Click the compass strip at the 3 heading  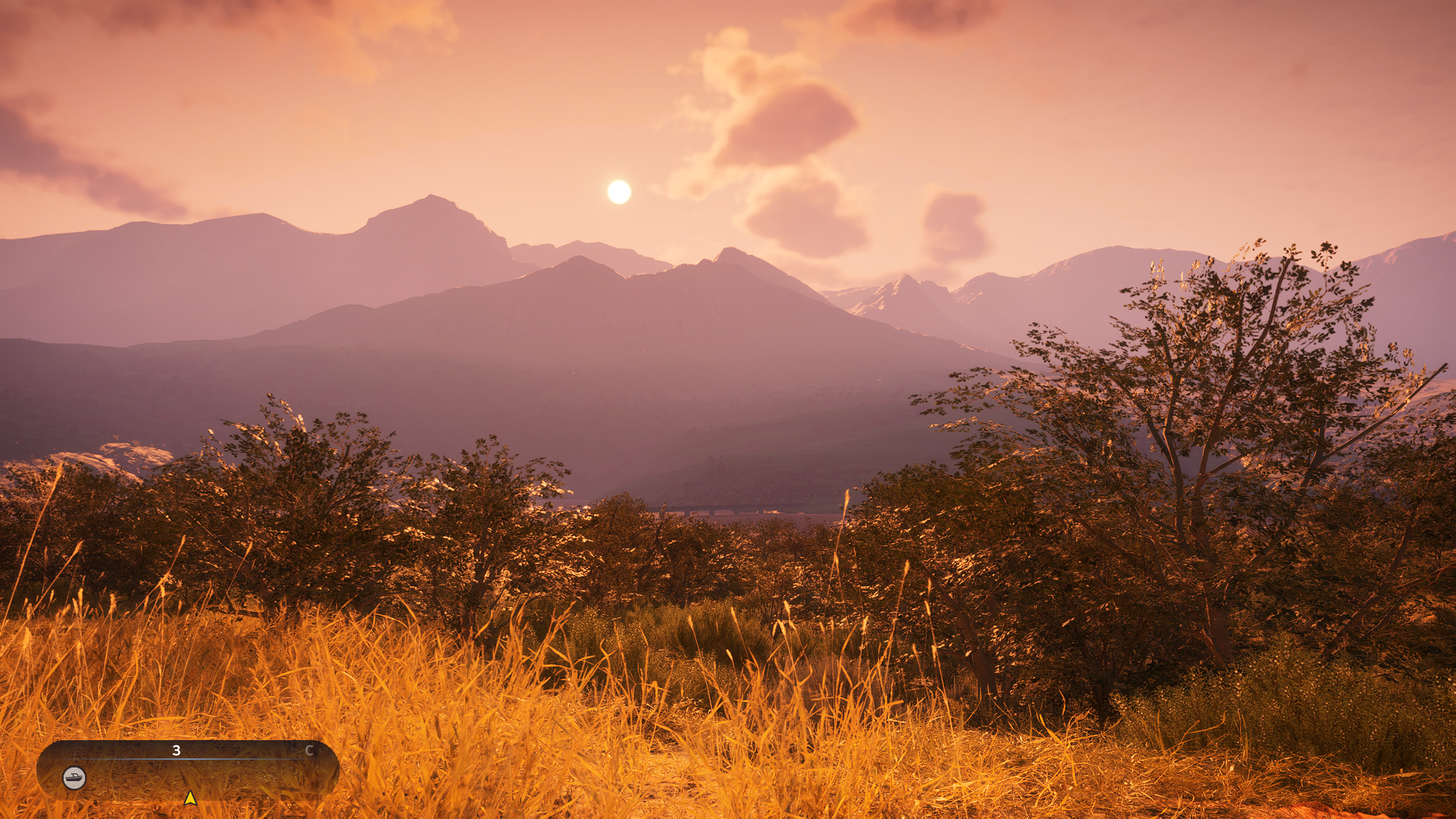point(176,751)
